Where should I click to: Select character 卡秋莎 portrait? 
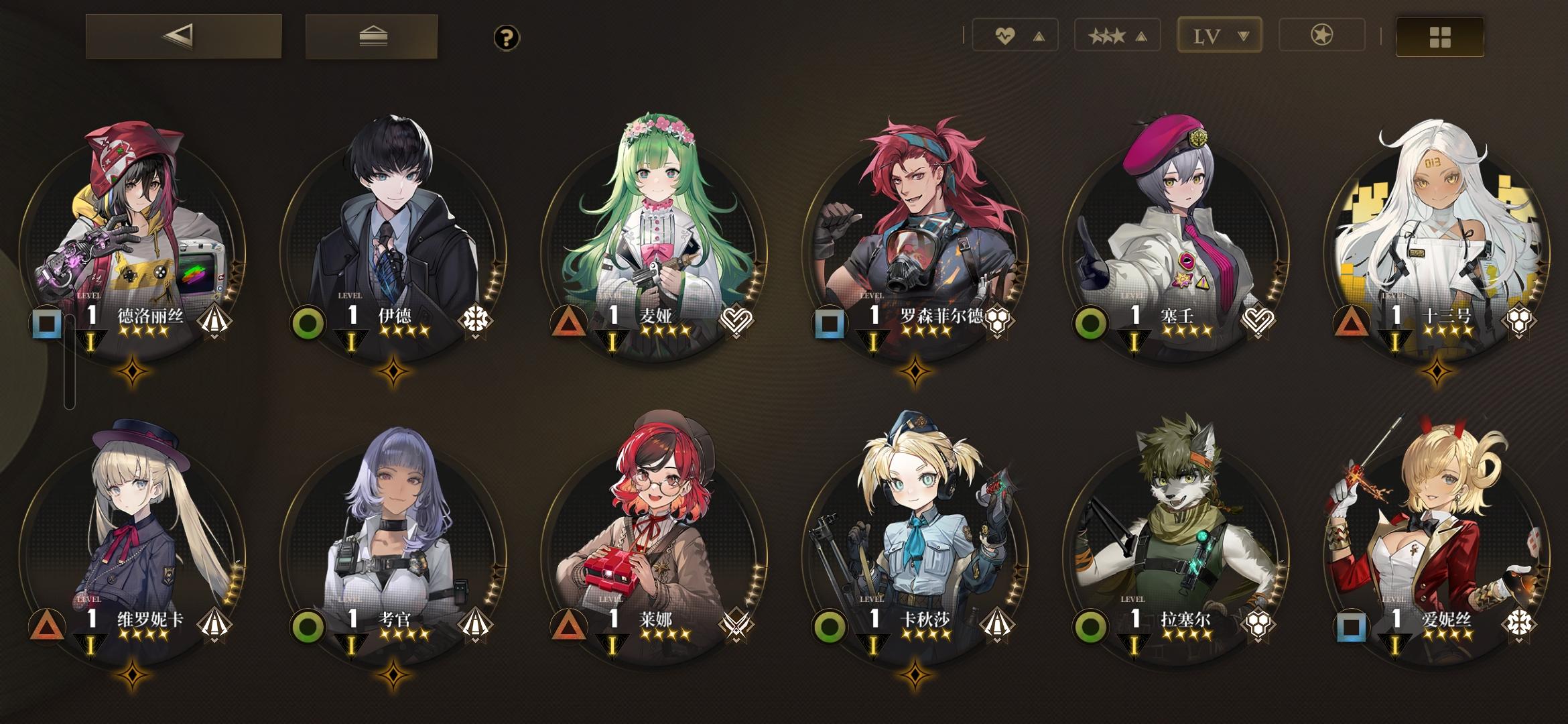point(914,530)
